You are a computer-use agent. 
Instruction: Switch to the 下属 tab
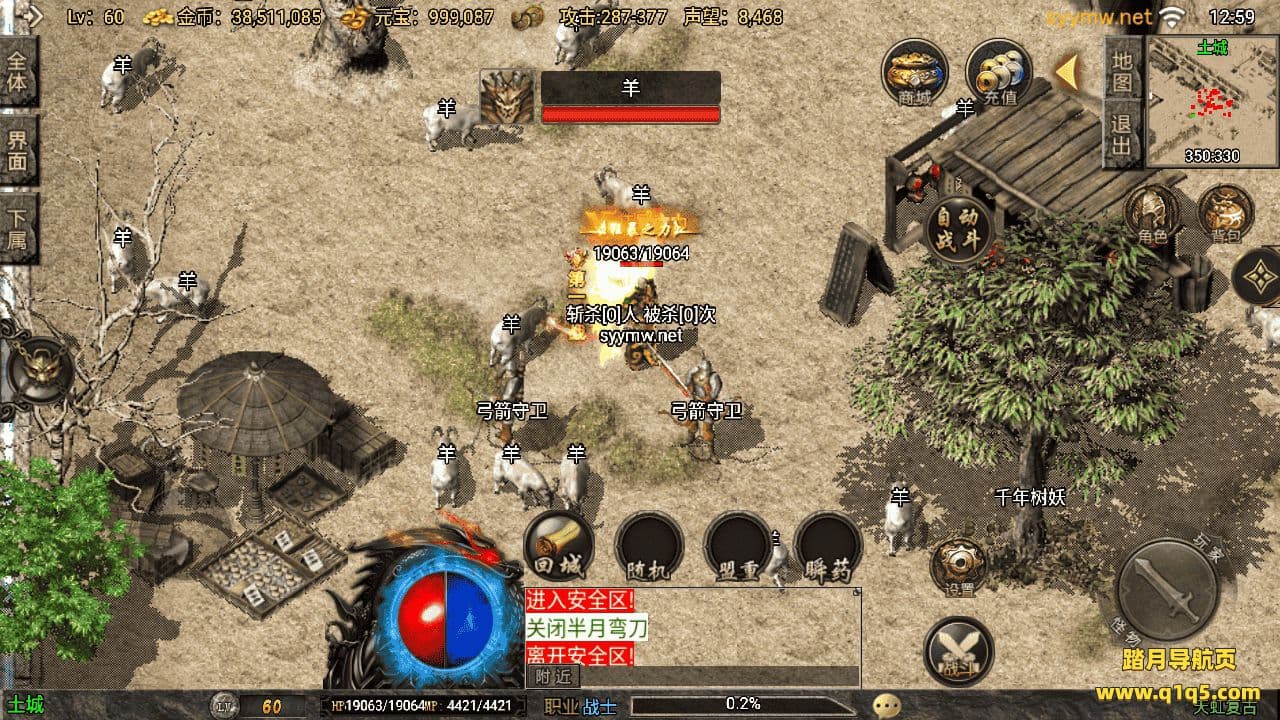pyautogui.click(x=17, y=228)
